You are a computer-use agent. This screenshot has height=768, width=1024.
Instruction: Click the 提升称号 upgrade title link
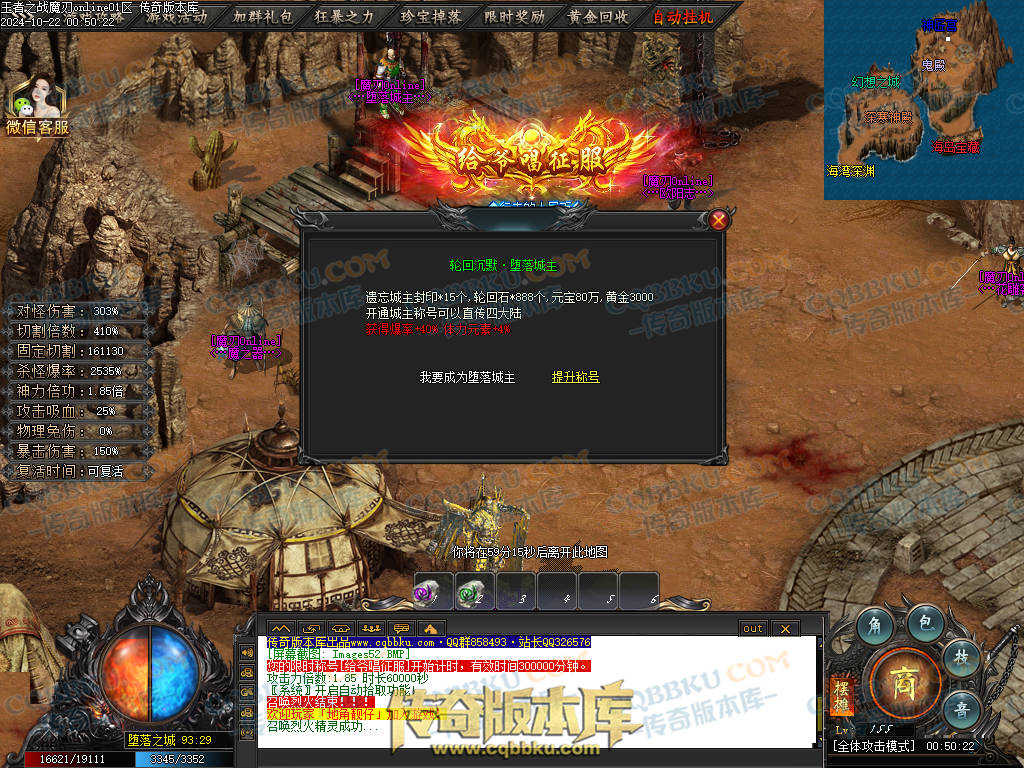tap(575, 377)
